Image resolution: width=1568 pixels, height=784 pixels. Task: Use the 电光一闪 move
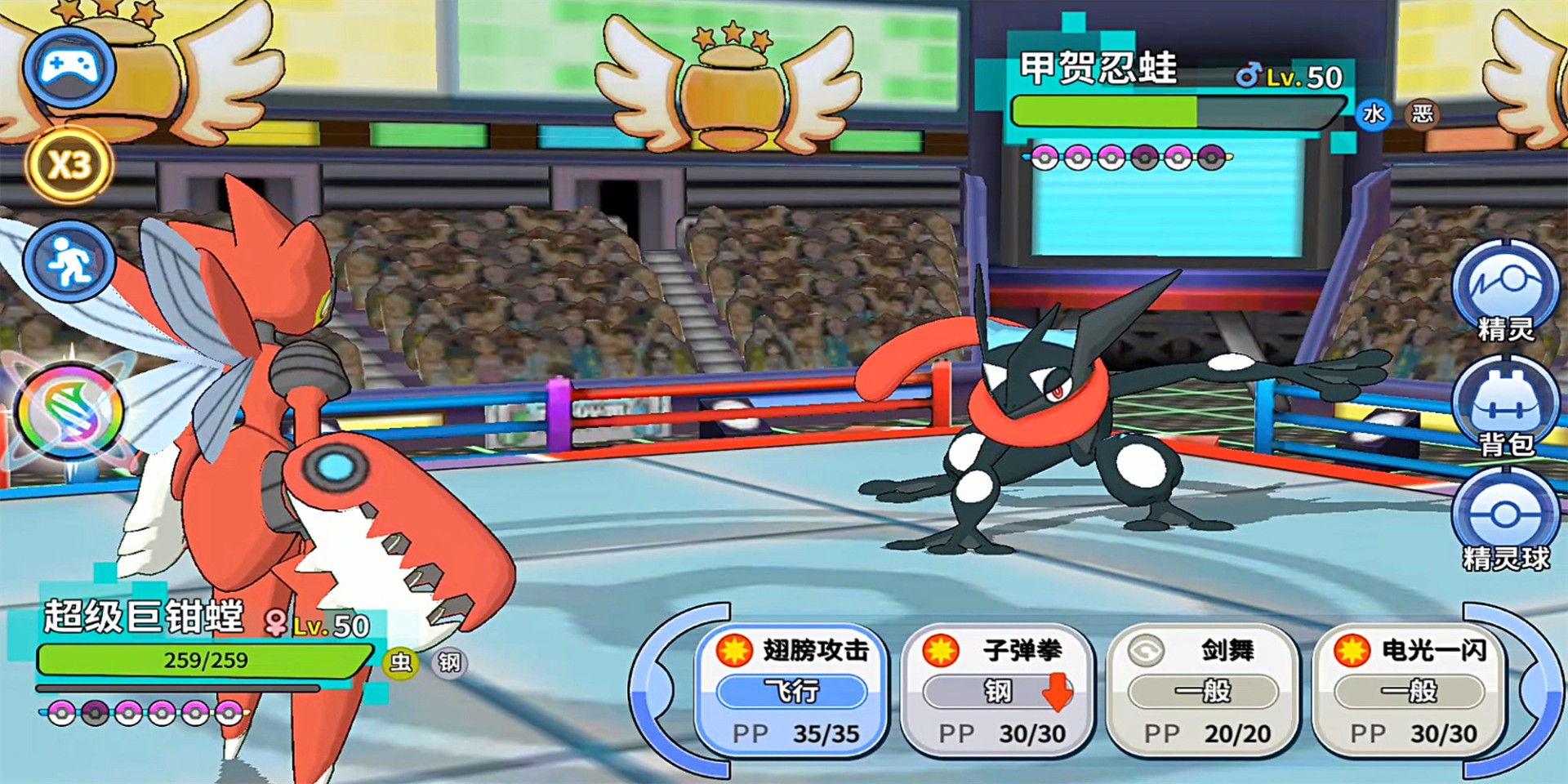1409,690
